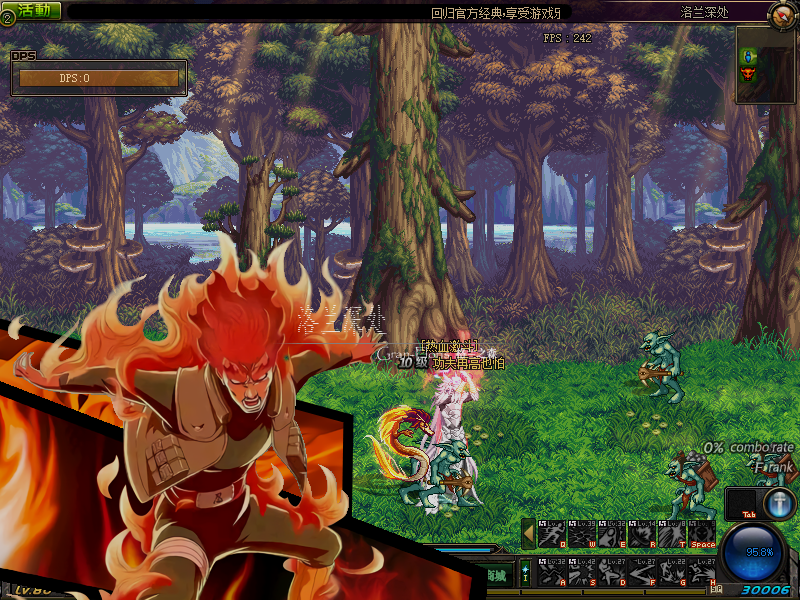This screenshot has height=600, width=800.
Task: Activate the R slot skill
Action: pos(642,535)
